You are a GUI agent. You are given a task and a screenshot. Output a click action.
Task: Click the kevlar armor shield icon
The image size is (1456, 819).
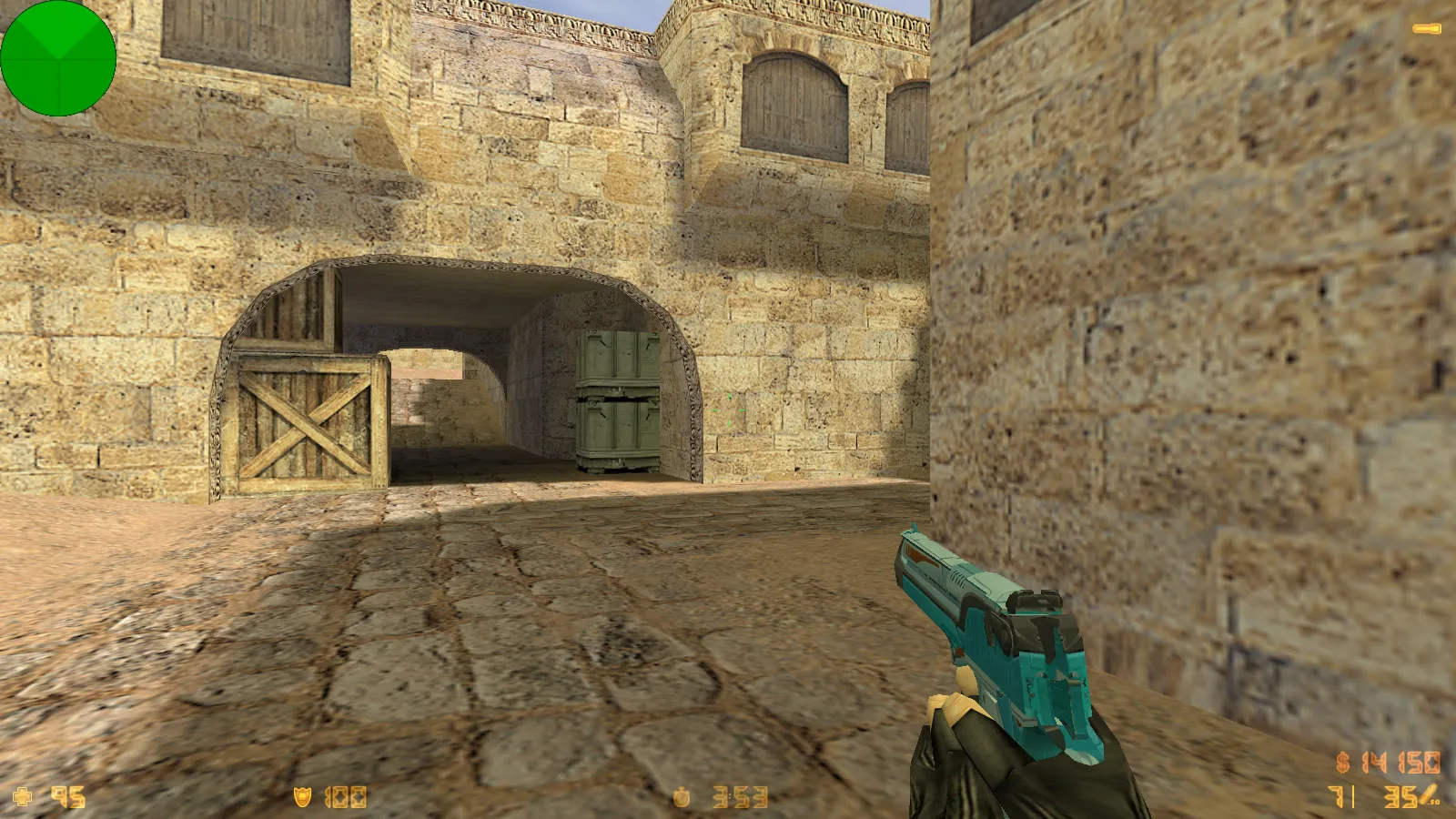coord(302,797)
